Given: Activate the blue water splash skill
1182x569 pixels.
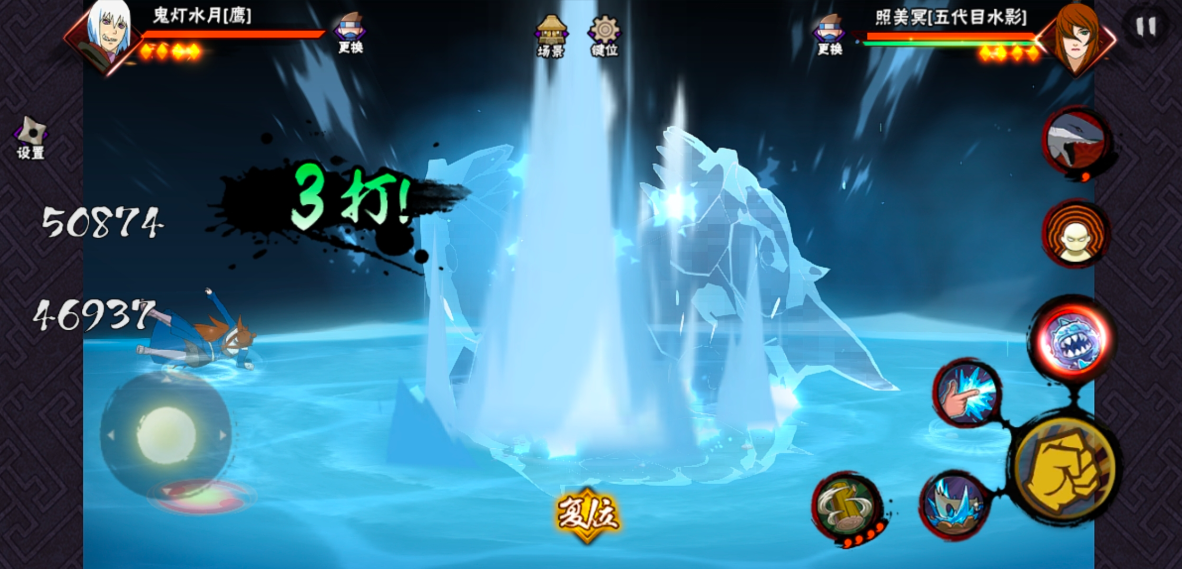Looking at the screenshot, I should [x=954, y=504].
